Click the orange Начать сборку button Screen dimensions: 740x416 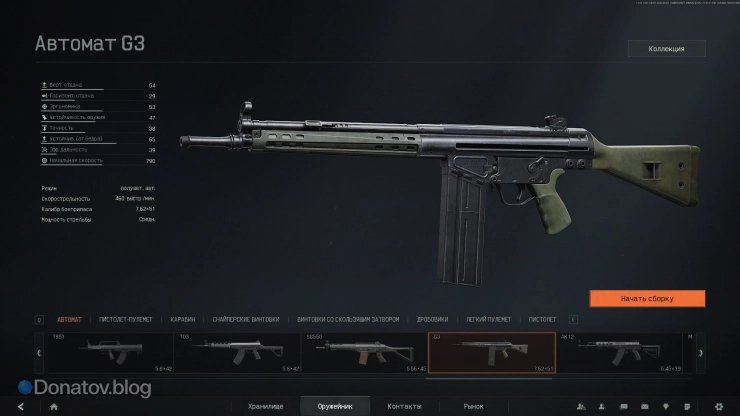[x=647, y=298]
